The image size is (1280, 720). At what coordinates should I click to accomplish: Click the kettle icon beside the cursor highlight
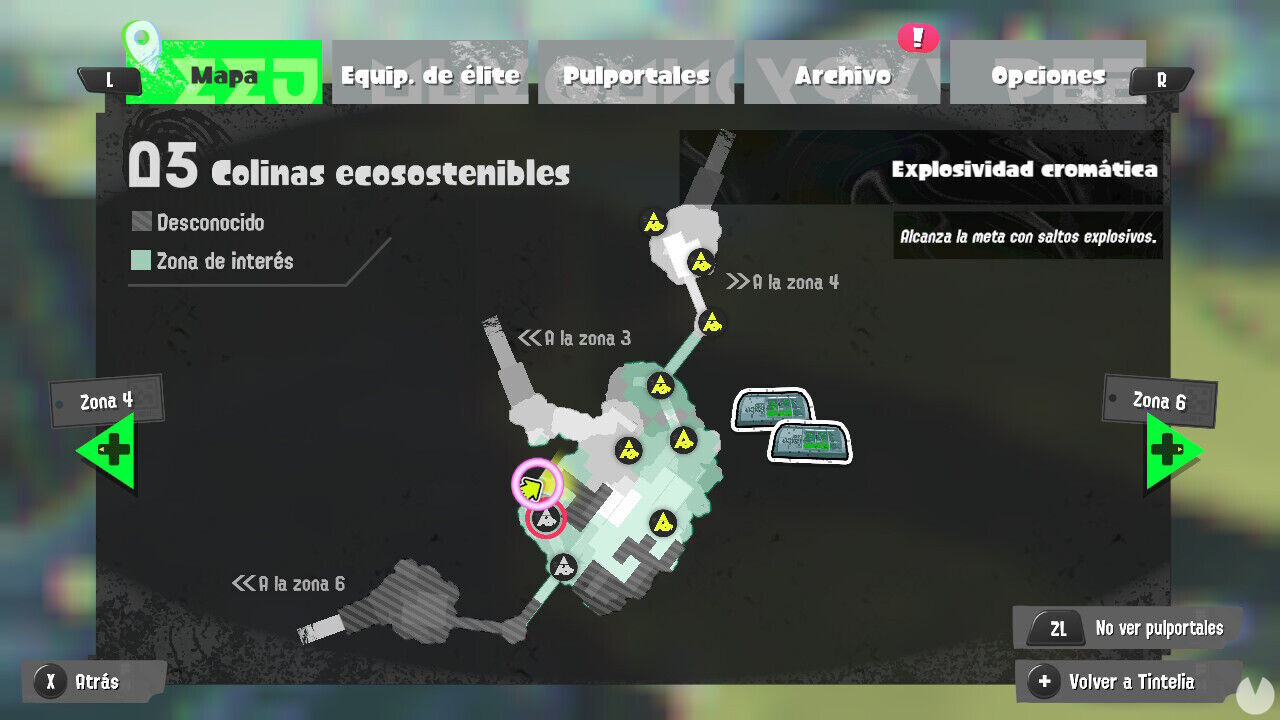545,518
